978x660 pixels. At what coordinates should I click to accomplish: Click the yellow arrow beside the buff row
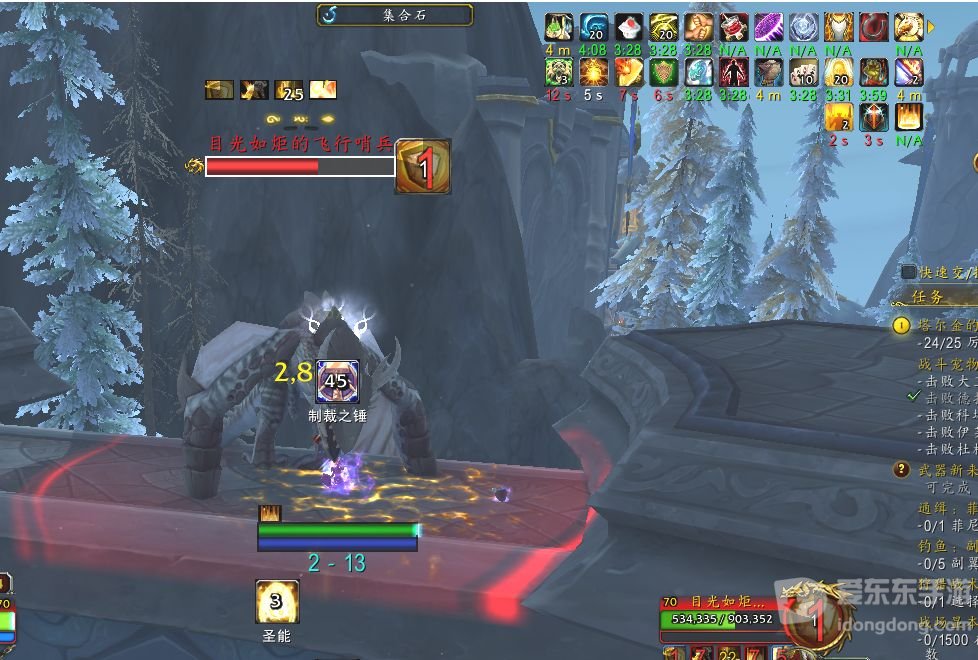tap(932, 27)
